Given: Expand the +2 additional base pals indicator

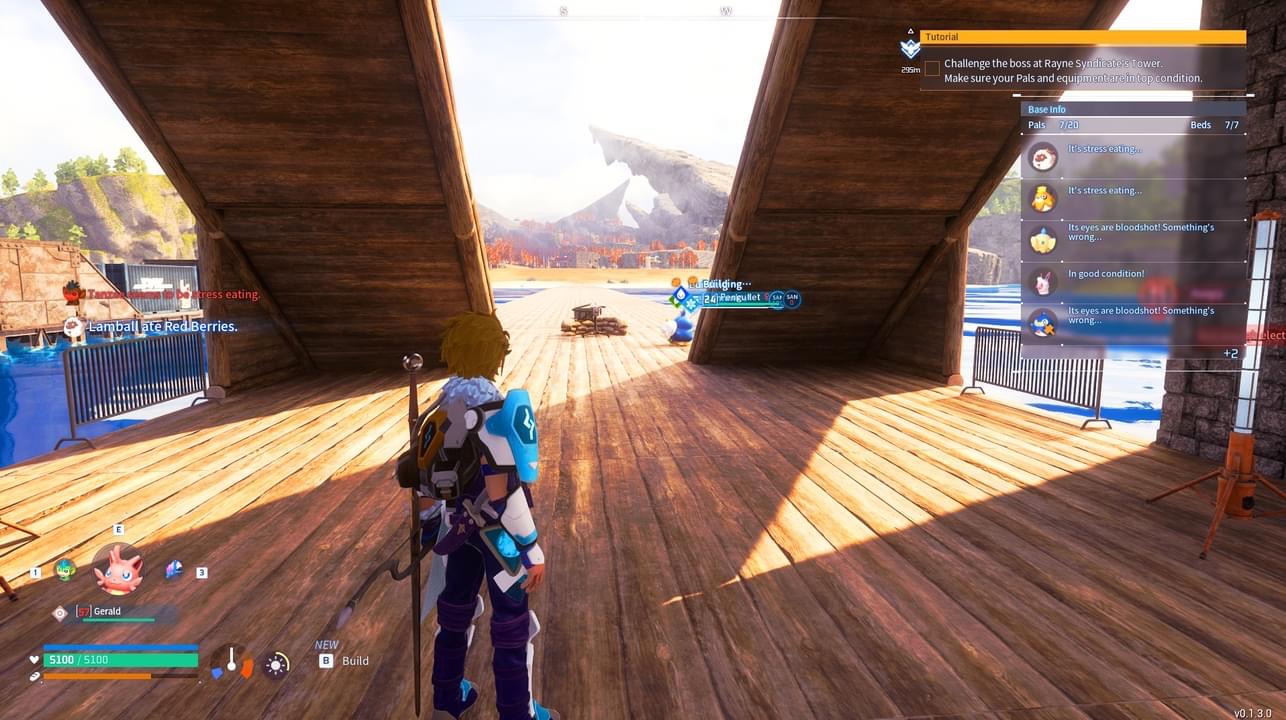Looking at the screenshot, I should pos(1230,353).
